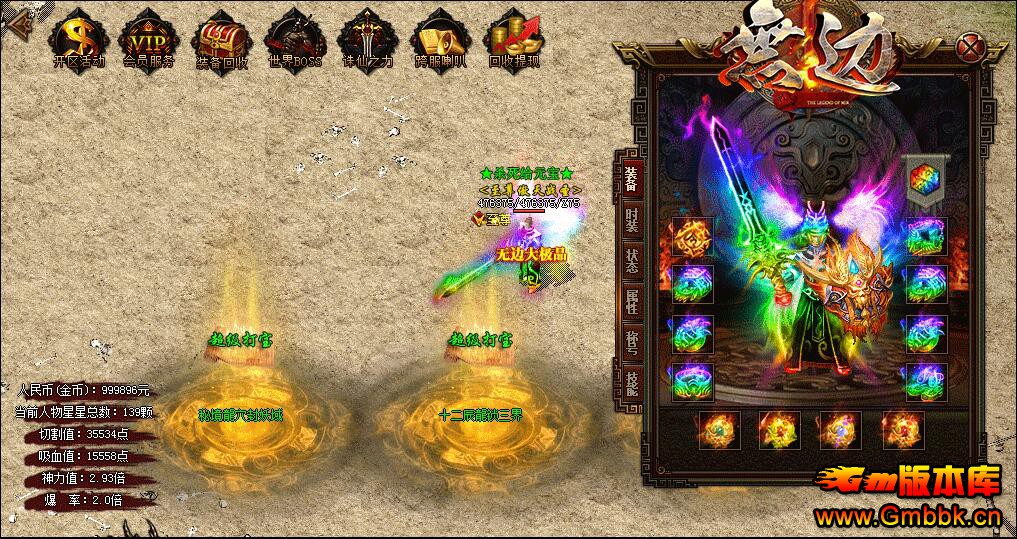Screen dimensions: 1017x539
Task: Open 回收提现 gold withdrawal
Action: tap(514, 38)
